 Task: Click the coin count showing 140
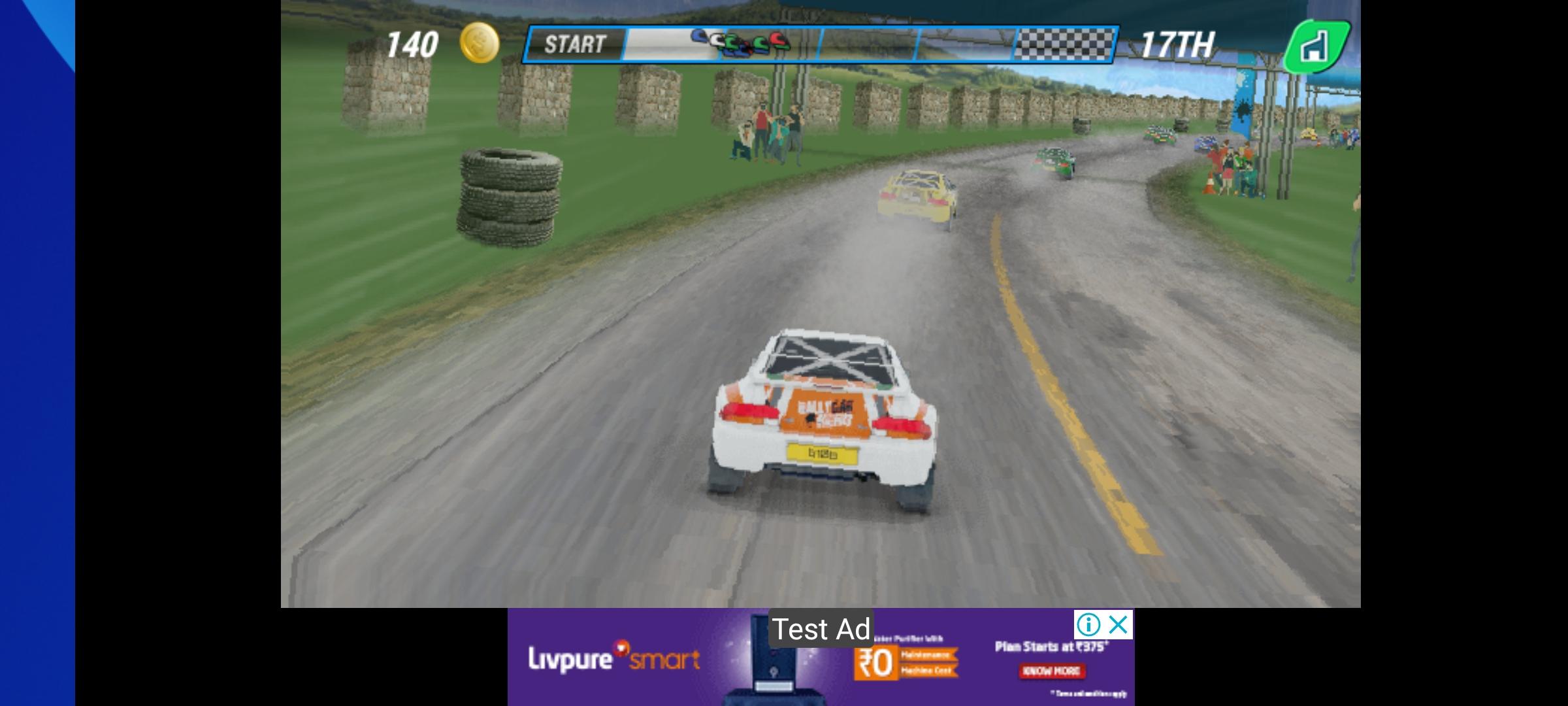(412, 43)
